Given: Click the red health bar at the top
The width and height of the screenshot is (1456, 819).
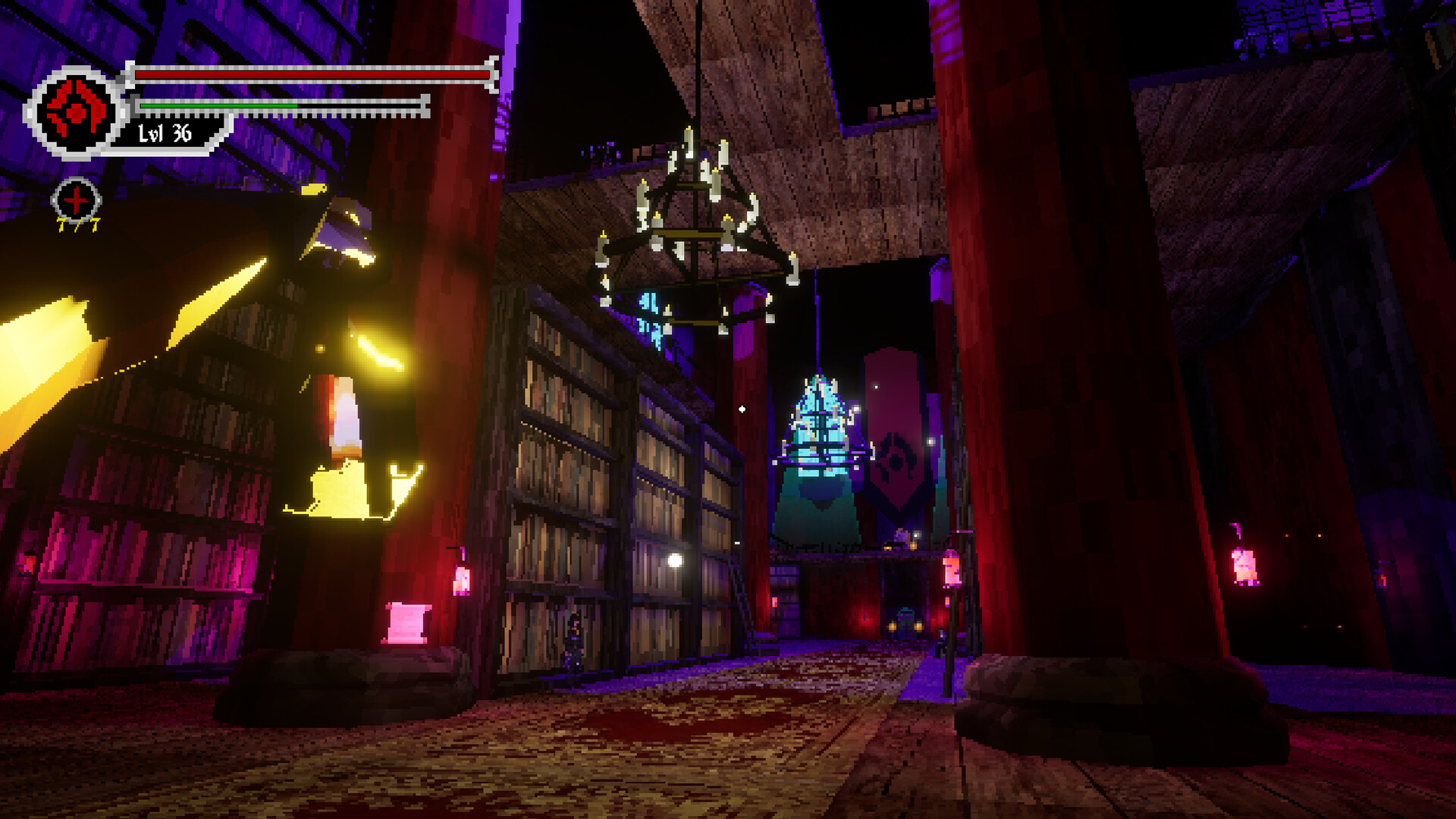Looking at the screenshot, I should (311, 74).
